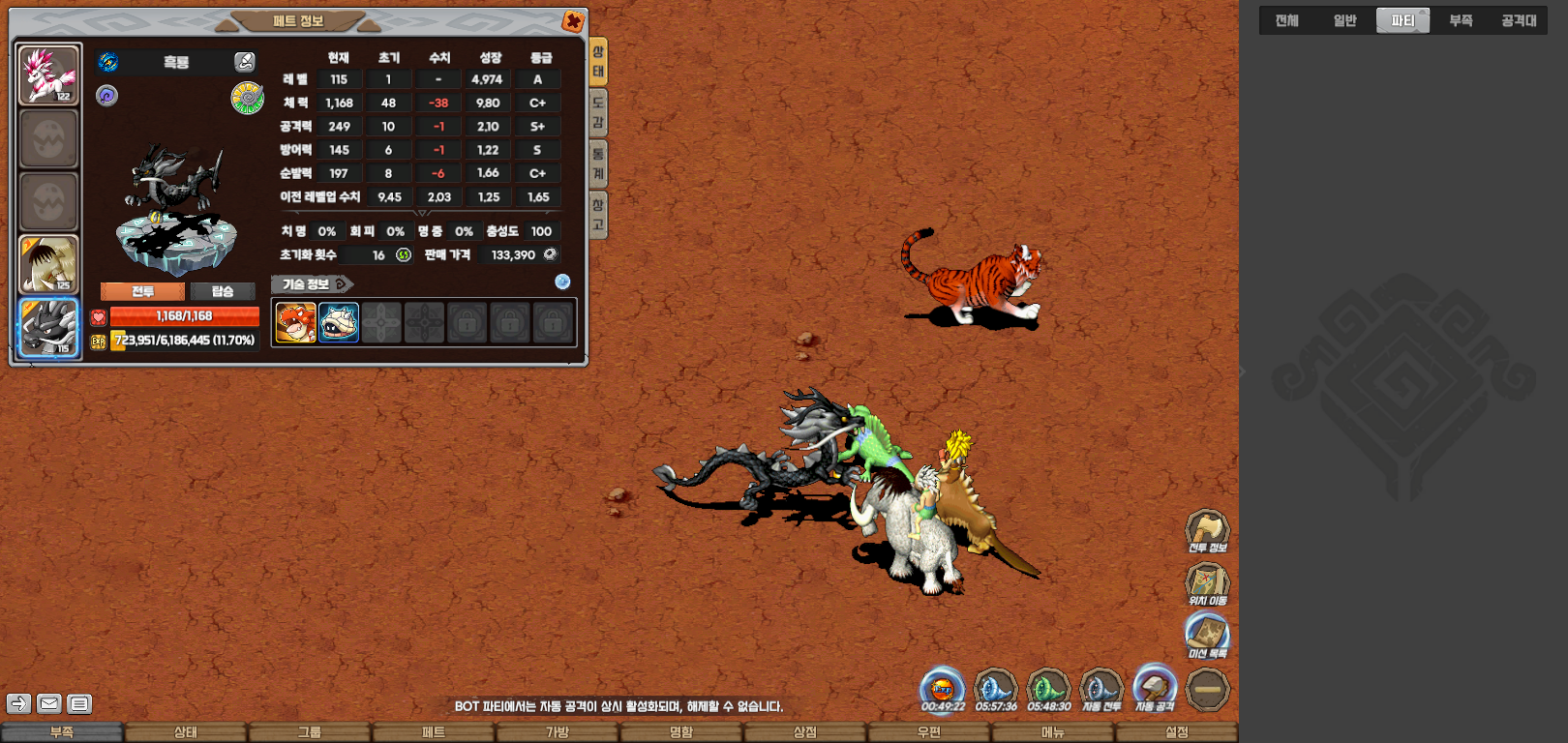Open the 설정 settings menu

point(1177,732)
